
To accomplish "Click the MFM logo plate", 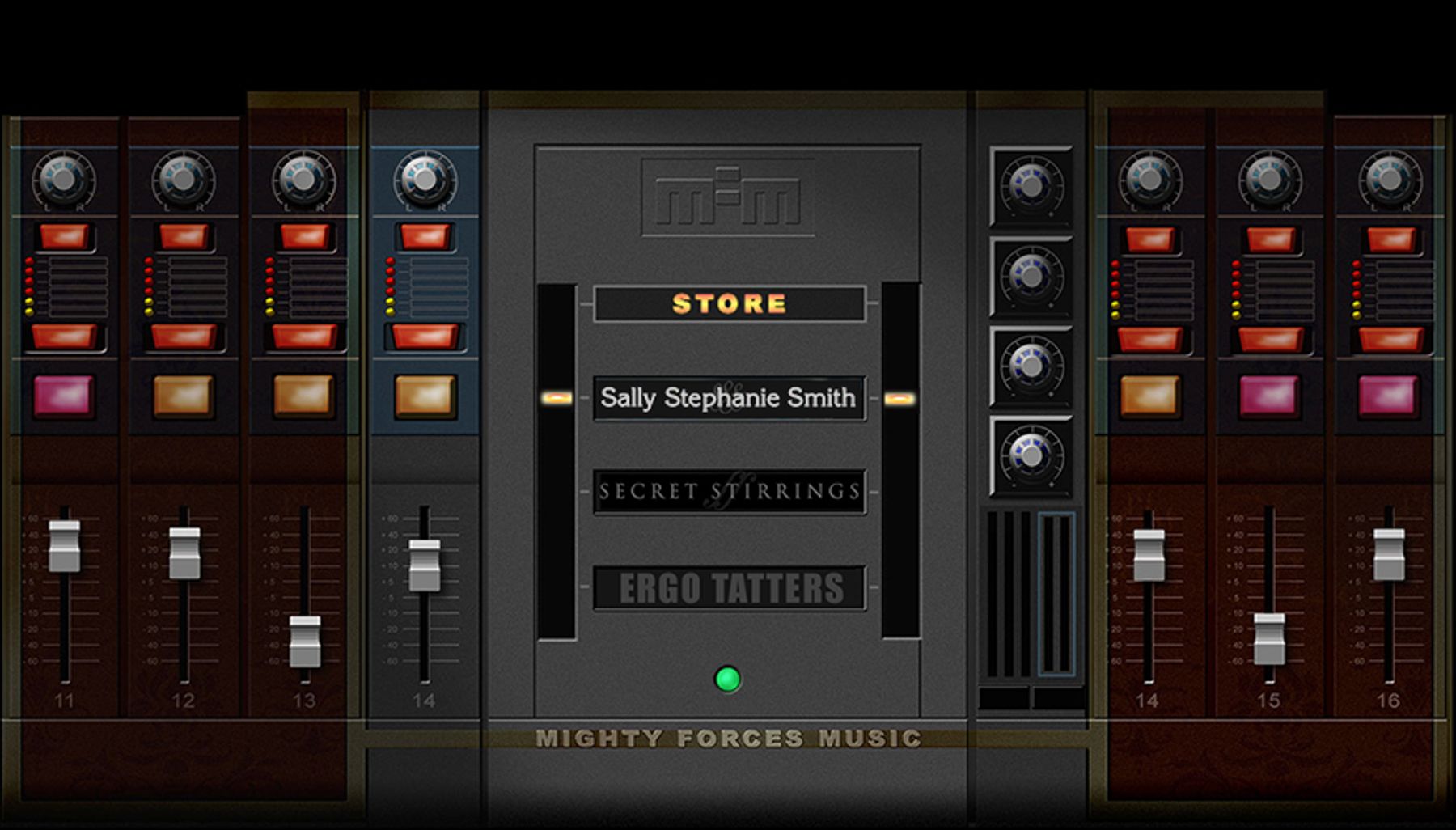I will (727, 198).
